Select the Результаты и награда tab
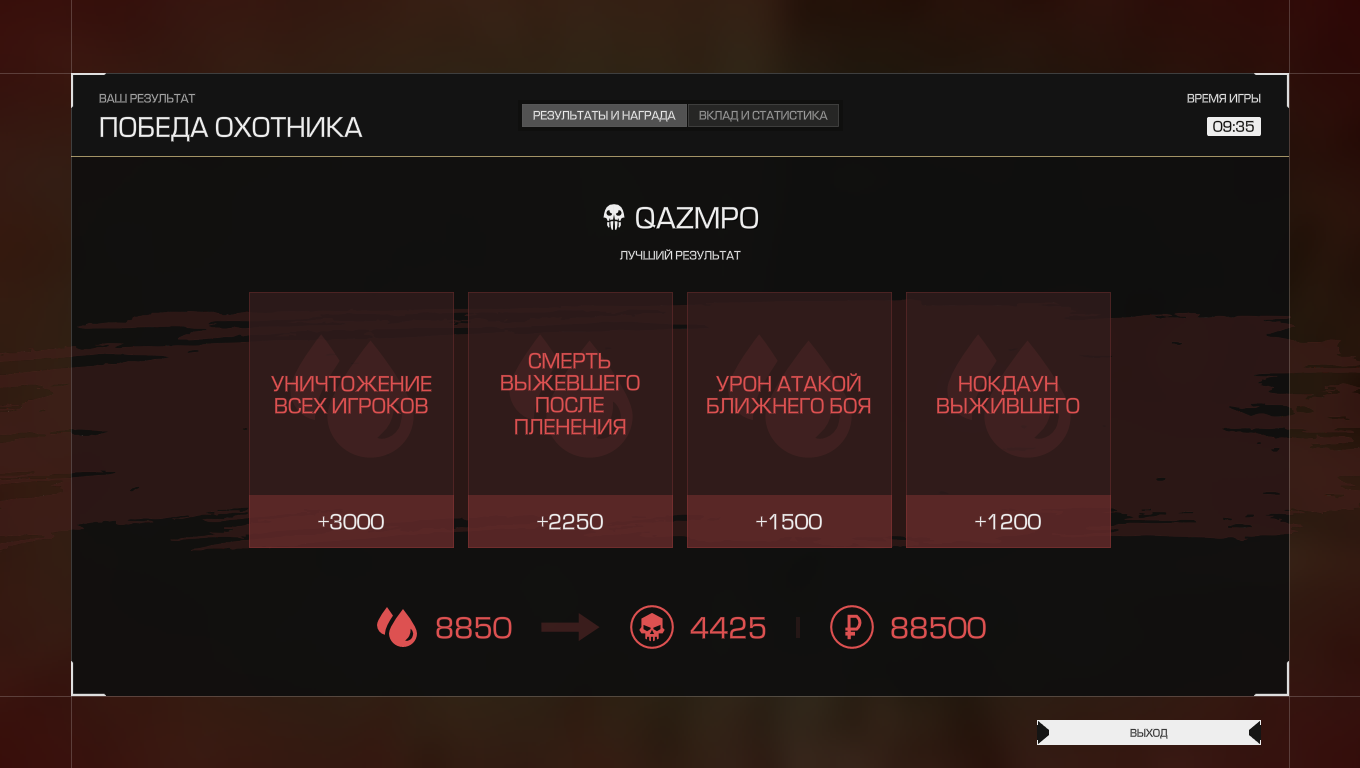 [604, 116]
